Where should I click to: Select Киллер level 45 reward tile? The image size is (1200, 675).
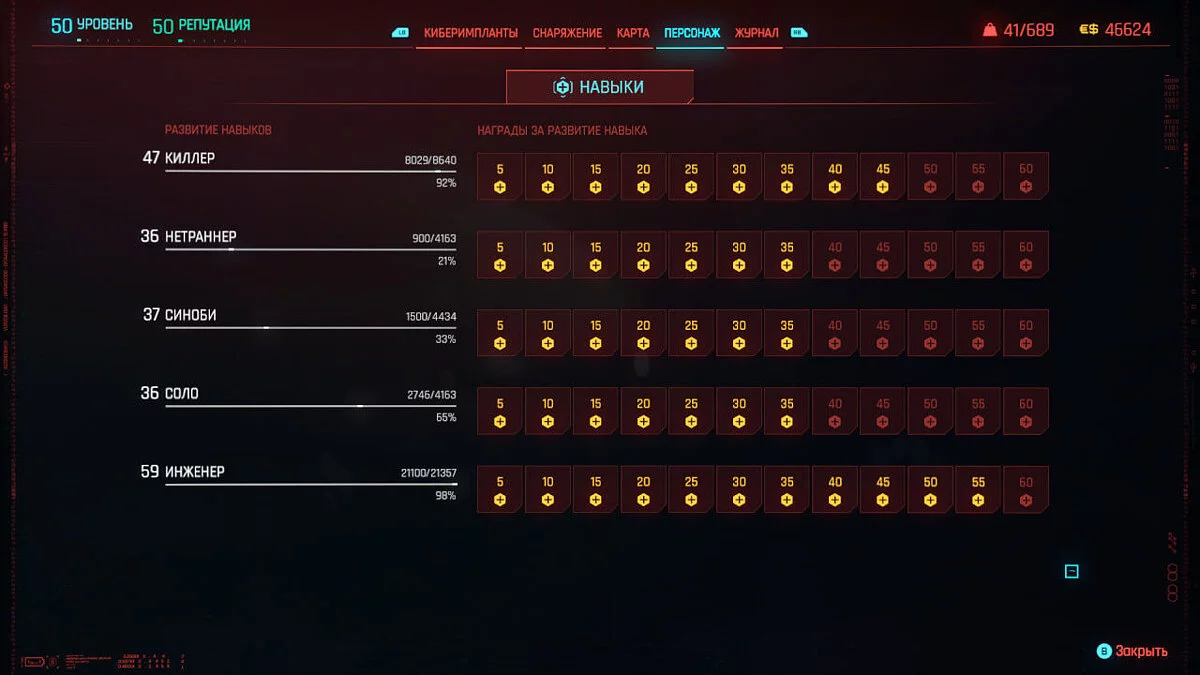(x=882, y=177)
